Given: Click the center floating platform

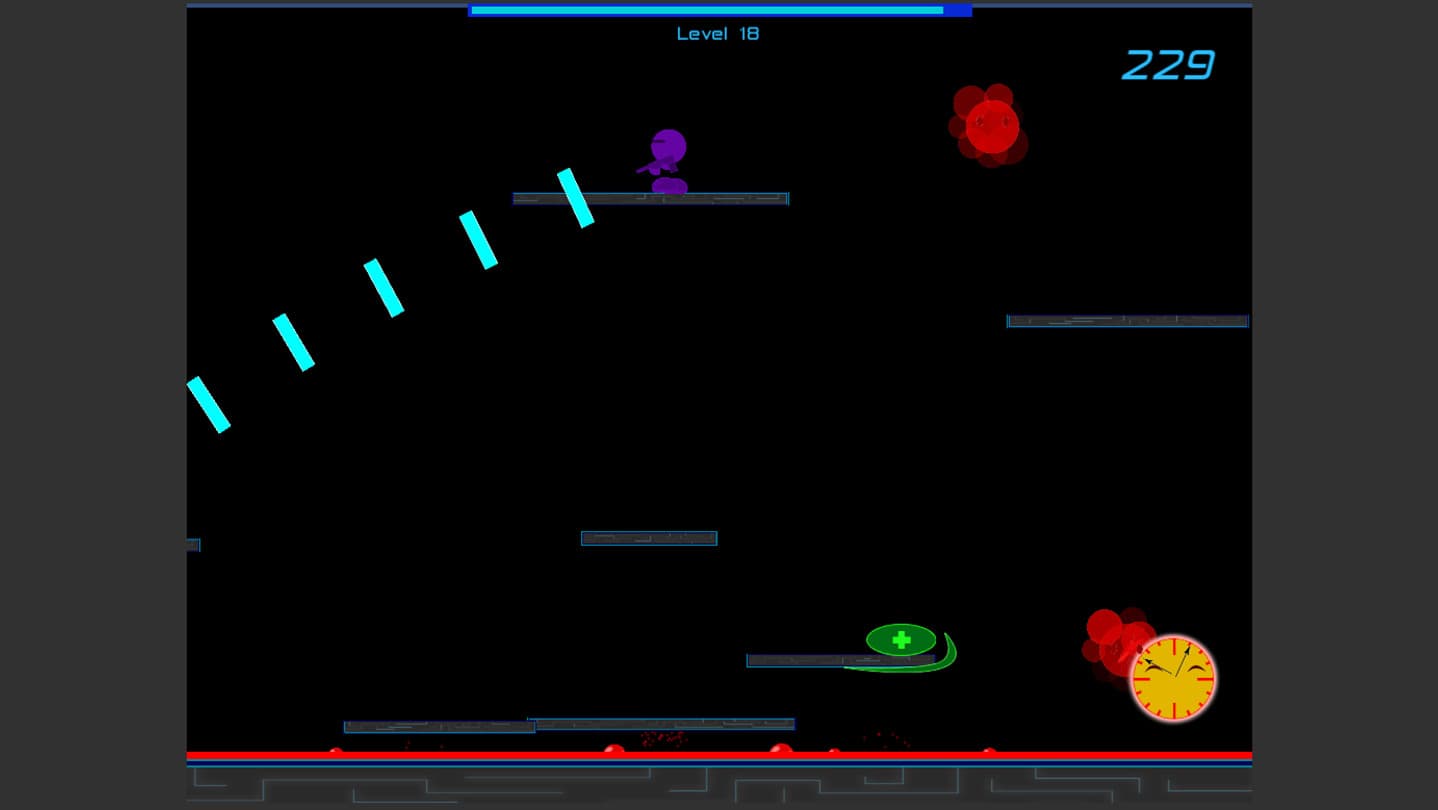Looking at the screenshot, I should 648,538.
